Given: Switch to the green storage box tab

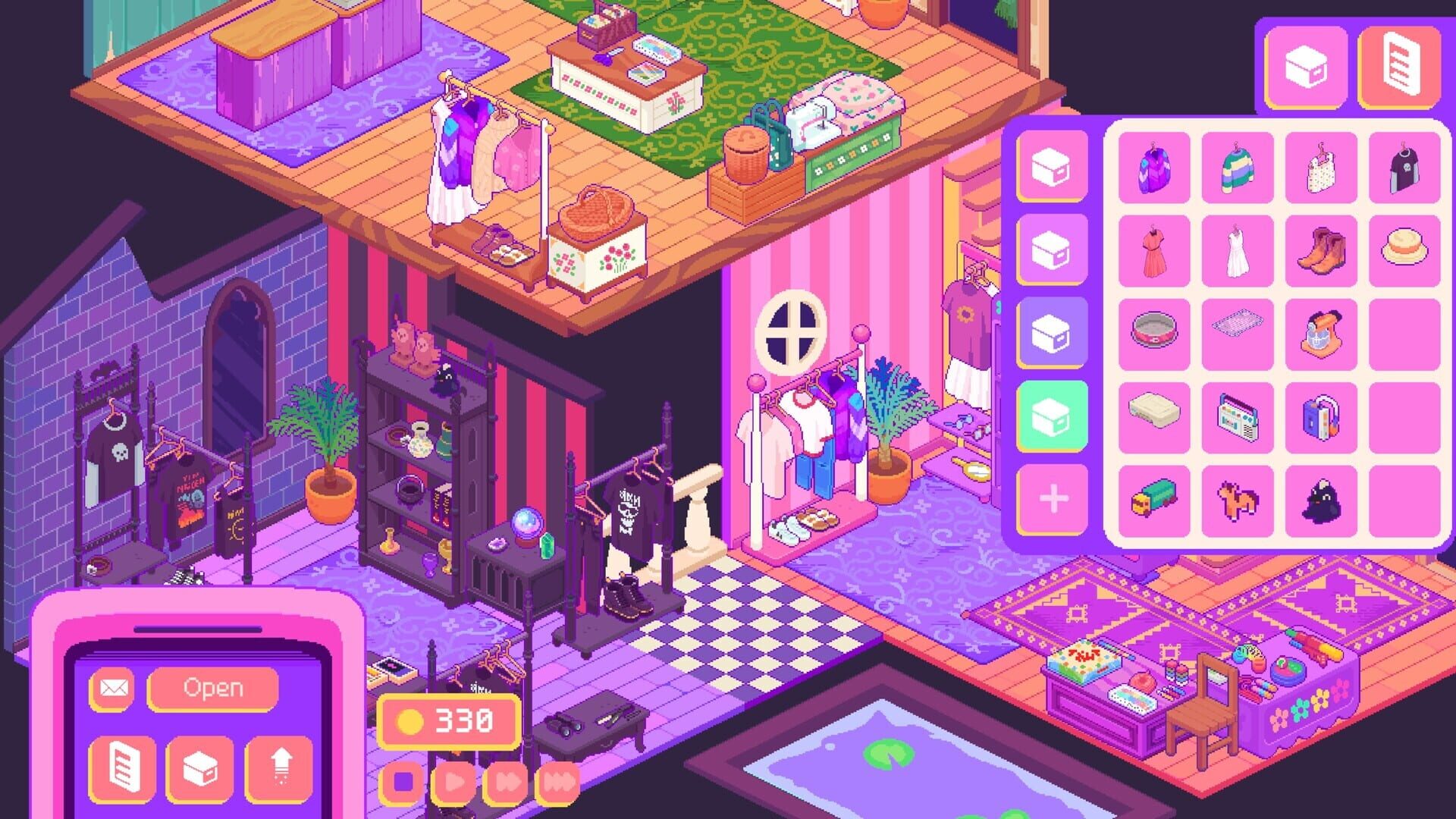Looking at the screenshot, I should coord(1050,407).
